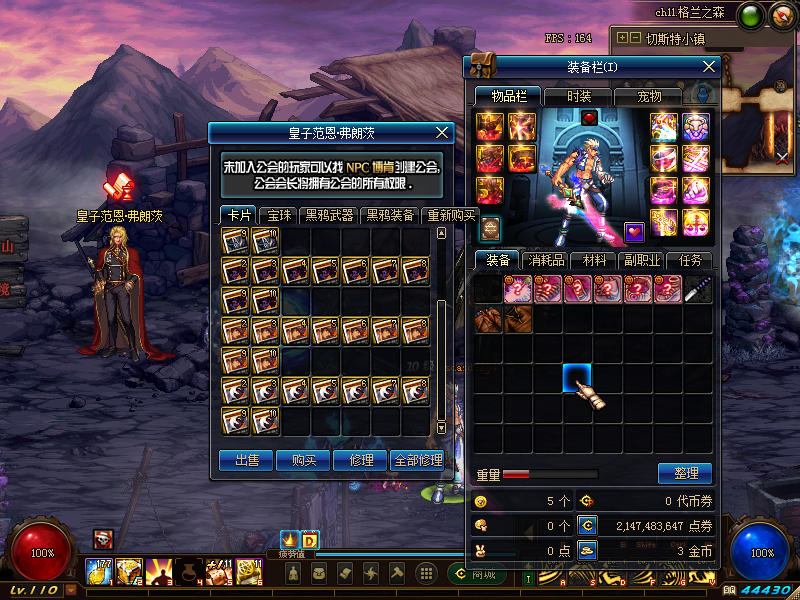Click the green orb button at top right
This screenshot has height=600, width=800.
pyautogui.click(x=751, y=15)
